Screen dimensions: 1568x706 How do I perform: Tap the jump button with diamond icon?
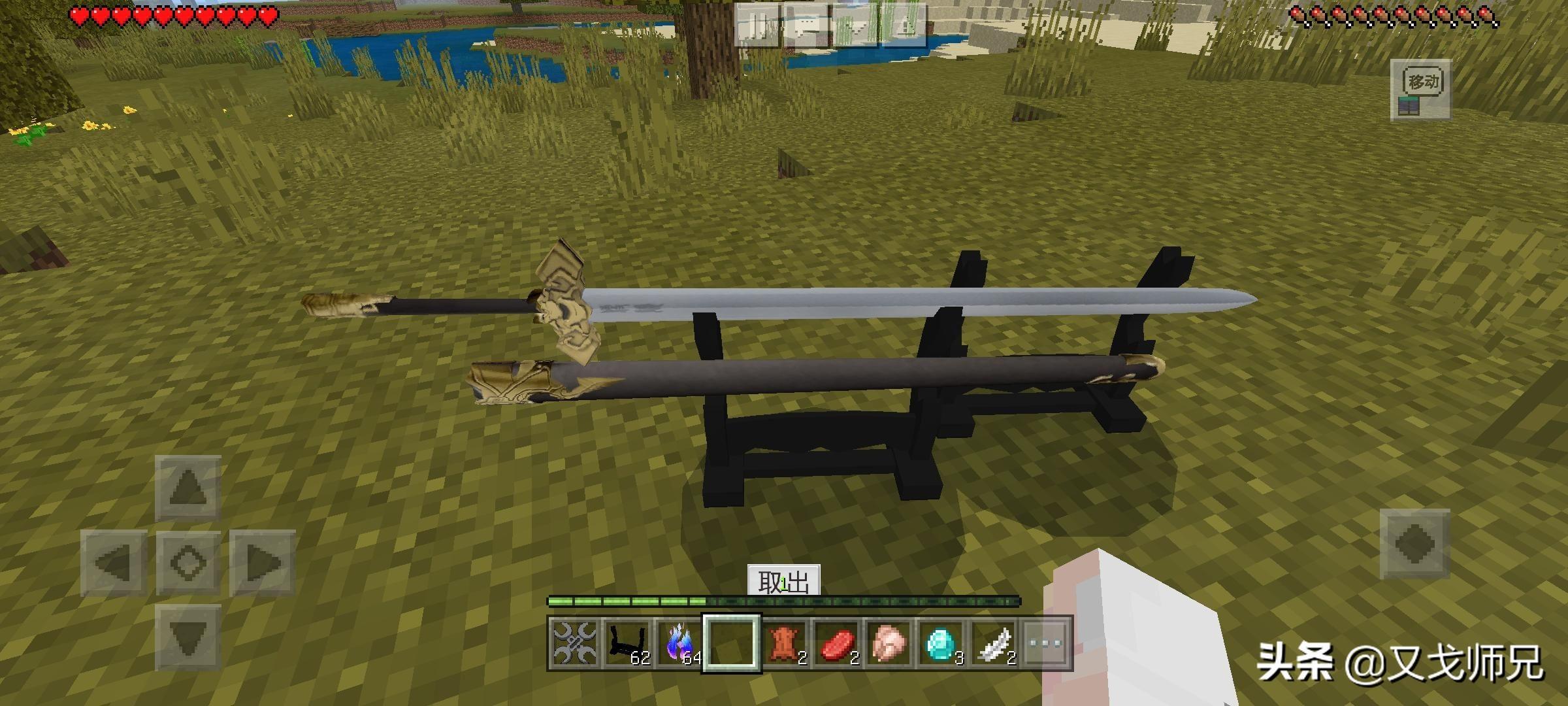pyautogui.click(x=1414, y=544)
